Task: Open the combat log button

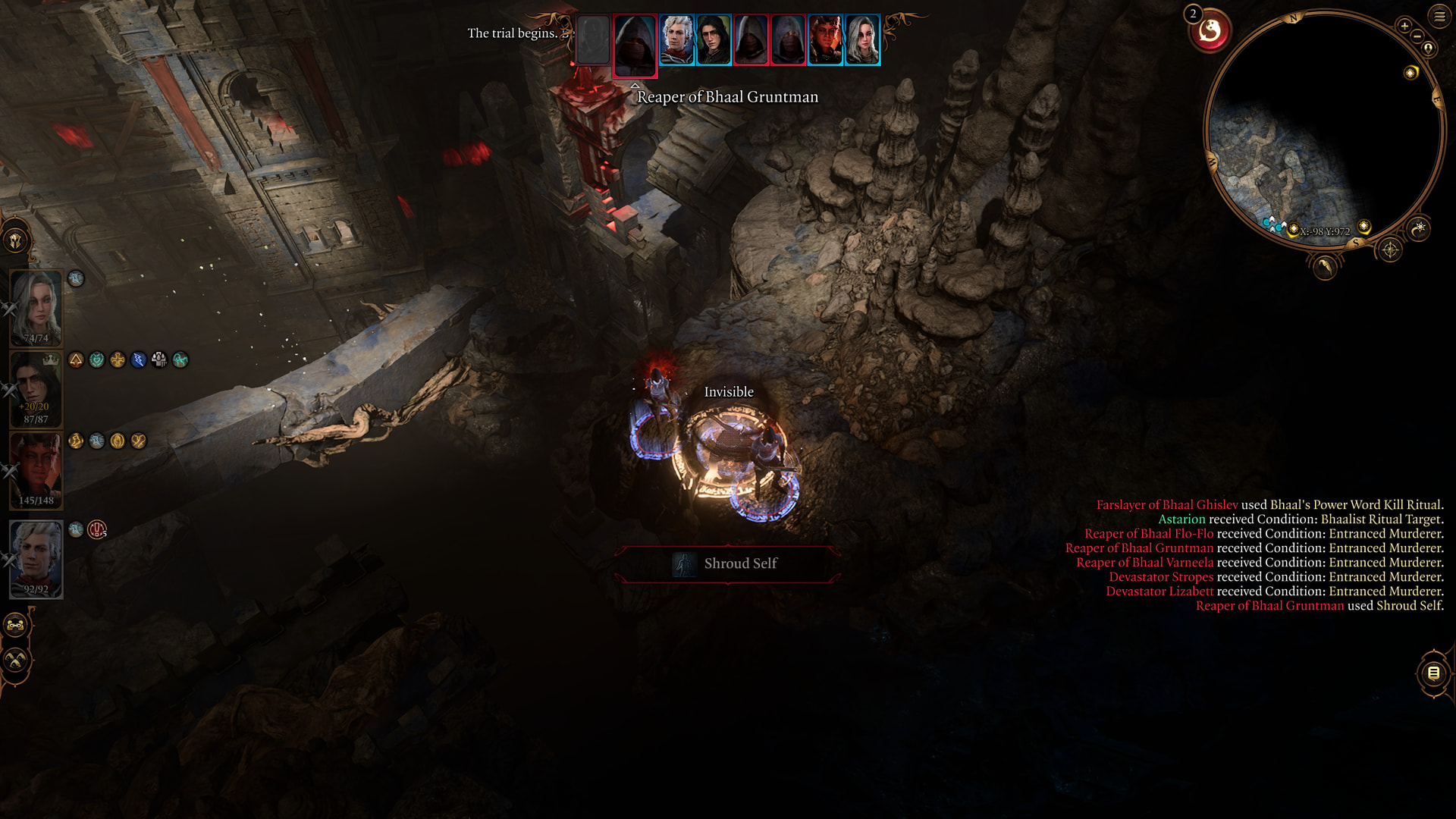Action: click(x=1433, y=673)
